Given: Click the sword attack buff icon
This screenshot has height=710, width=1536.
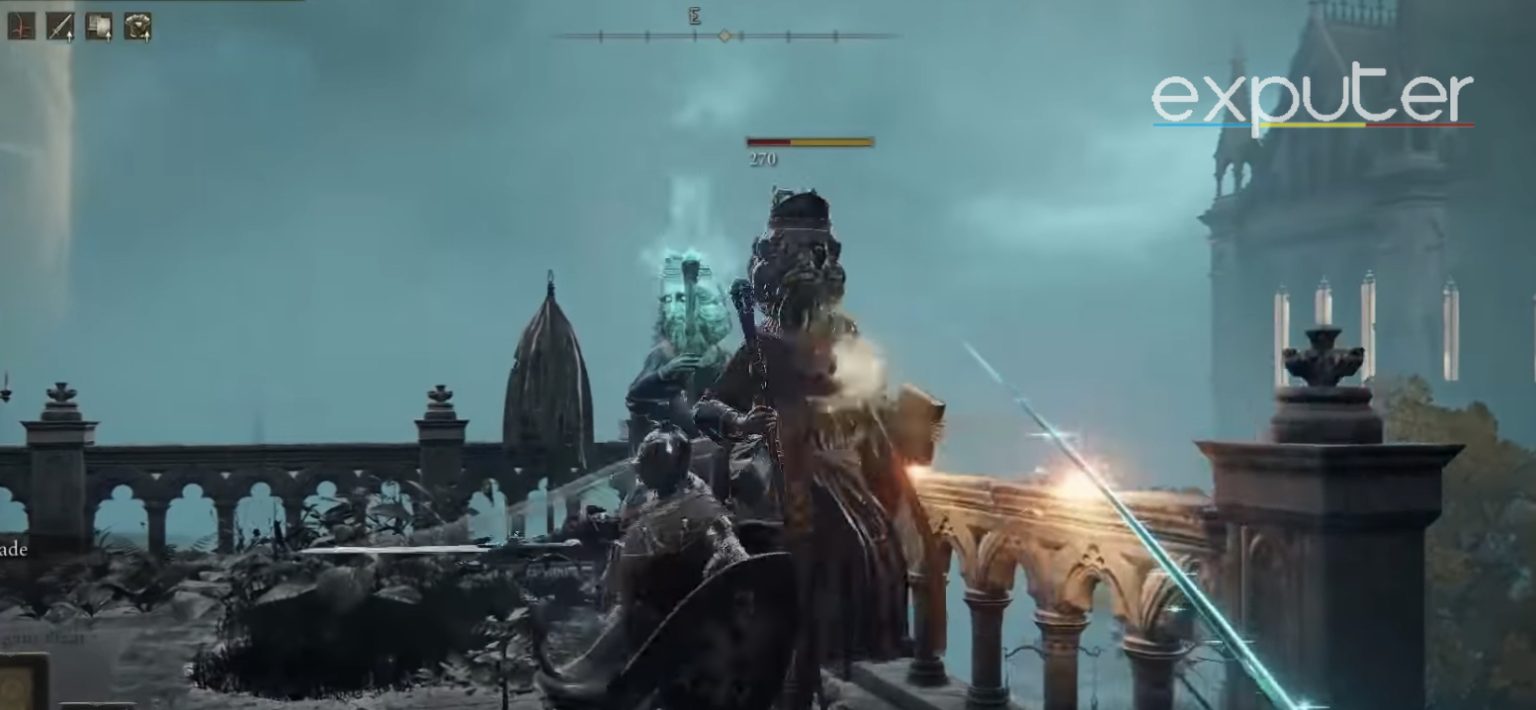Looking at the screenshot, I should (x=60, y=26).
